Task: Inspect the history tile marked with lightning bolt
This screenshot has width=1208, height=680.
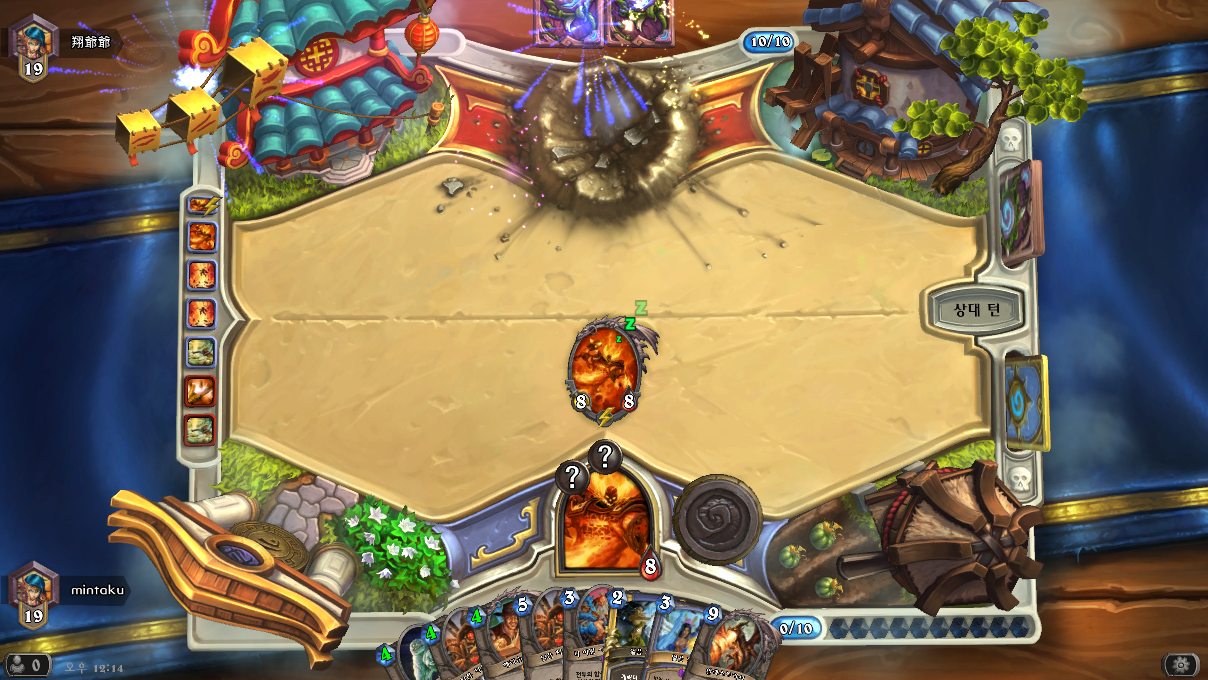Action: [x=201, y=205]
